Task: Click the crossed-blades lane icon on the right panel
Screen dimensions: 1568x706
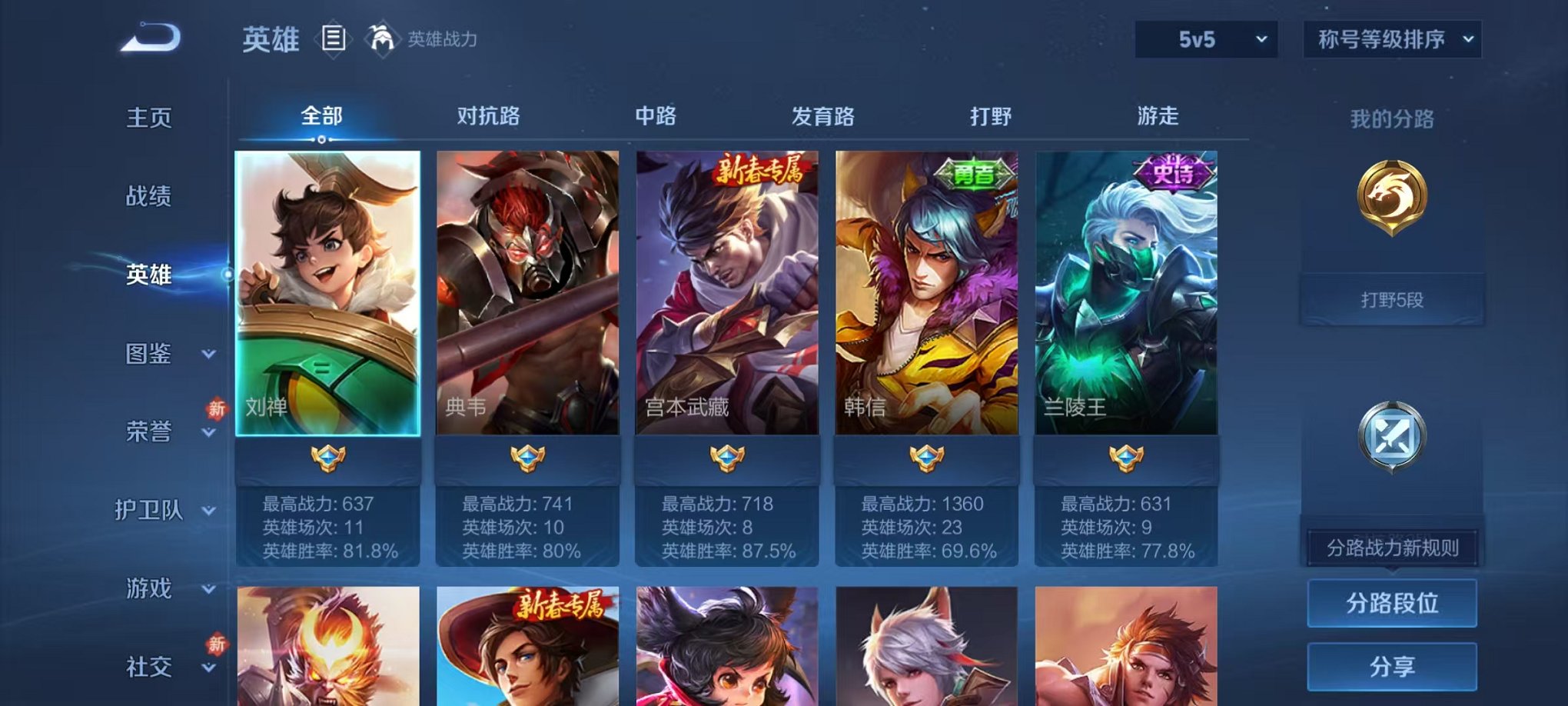Action: [x=1392, y=438]
